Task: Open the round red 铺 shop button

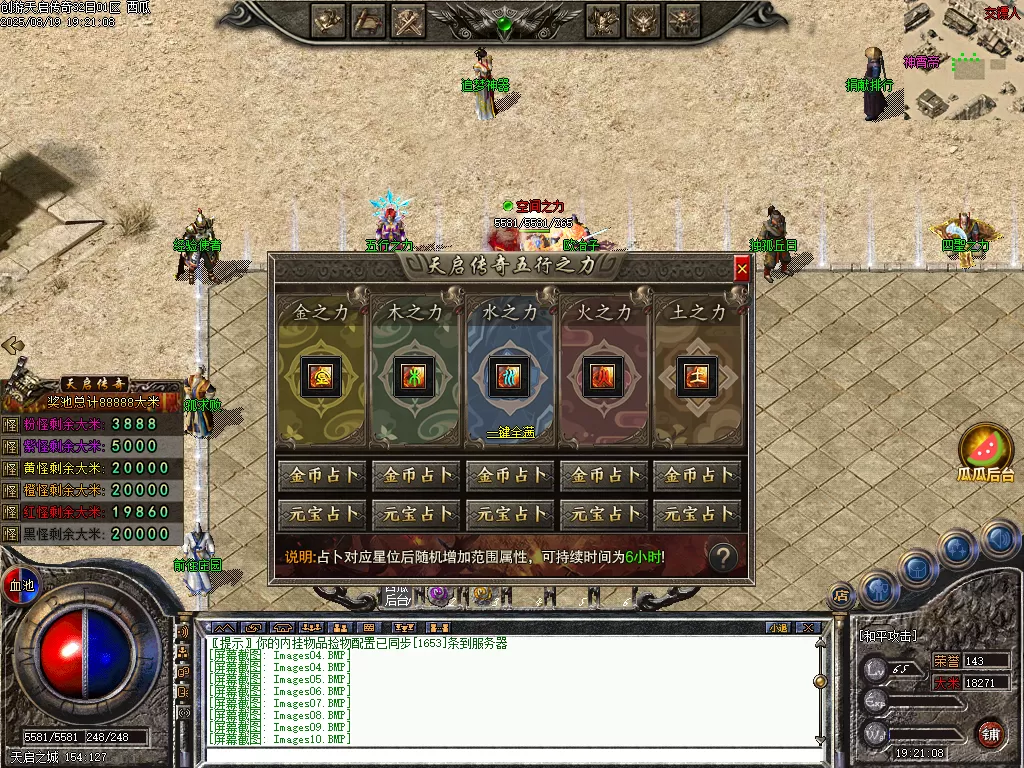Action: coord(989,733)
